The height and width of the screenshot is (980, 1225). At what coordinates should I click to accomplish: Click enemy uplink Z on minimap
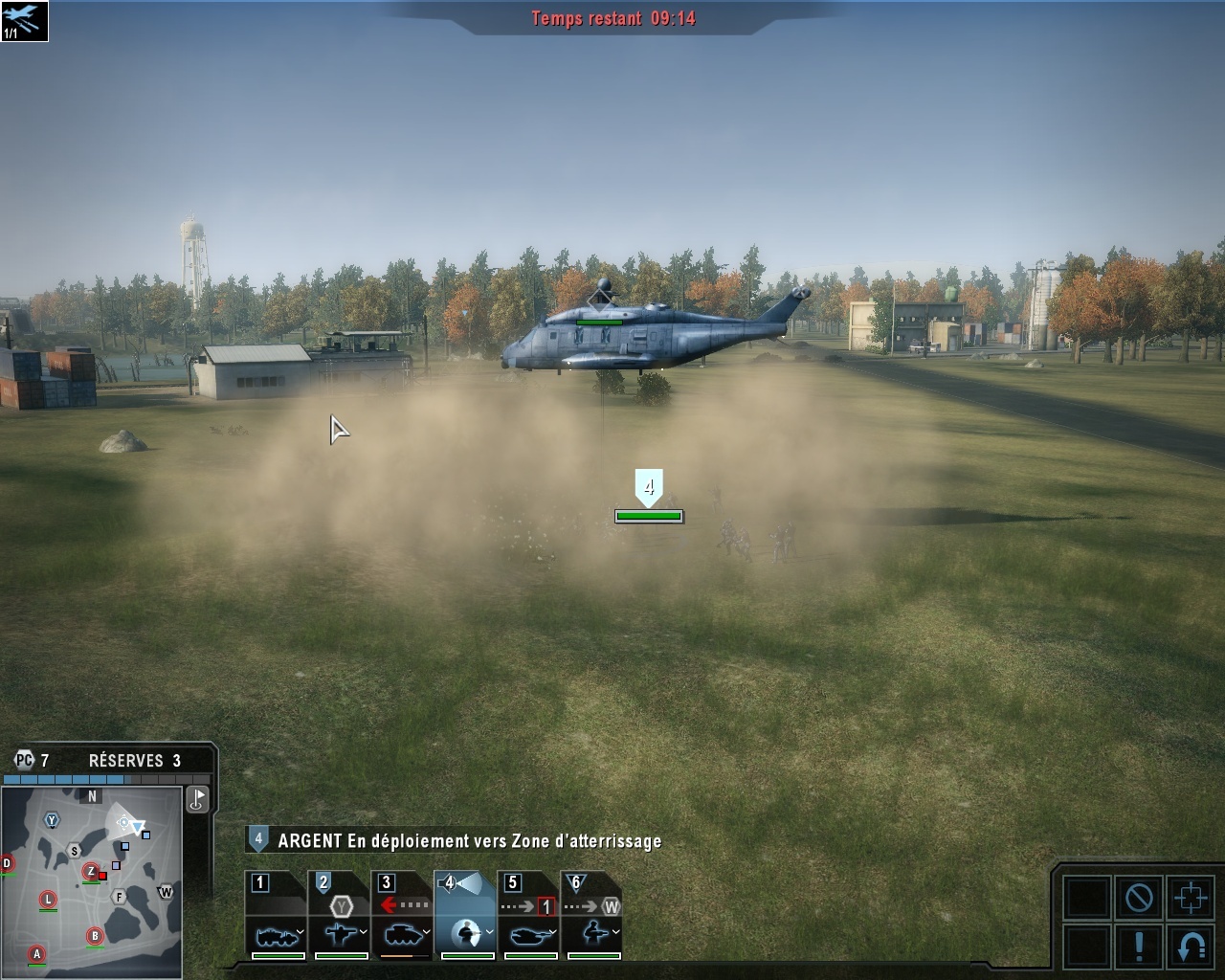point(91,871)
